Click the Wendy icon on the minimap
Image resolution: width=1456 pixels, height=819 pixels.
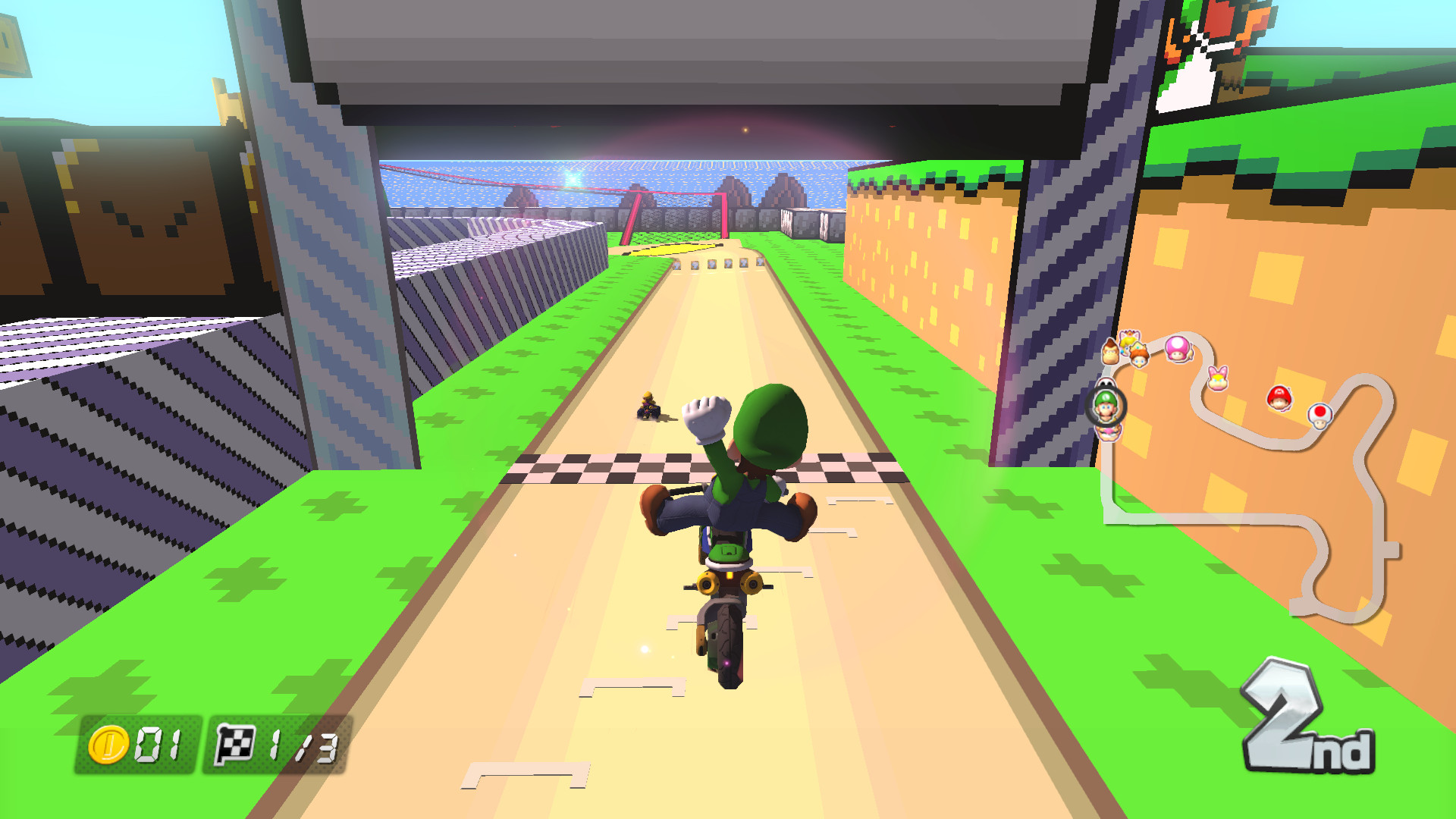coord(1219,379)
